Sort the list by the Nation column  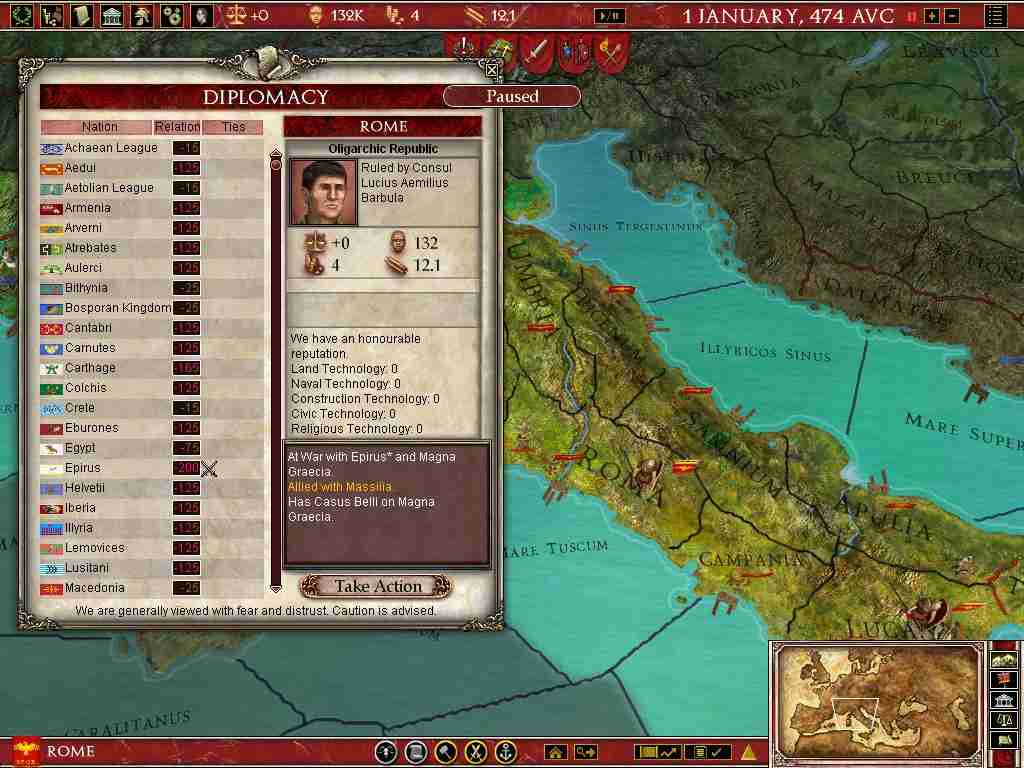coord(99,127)
